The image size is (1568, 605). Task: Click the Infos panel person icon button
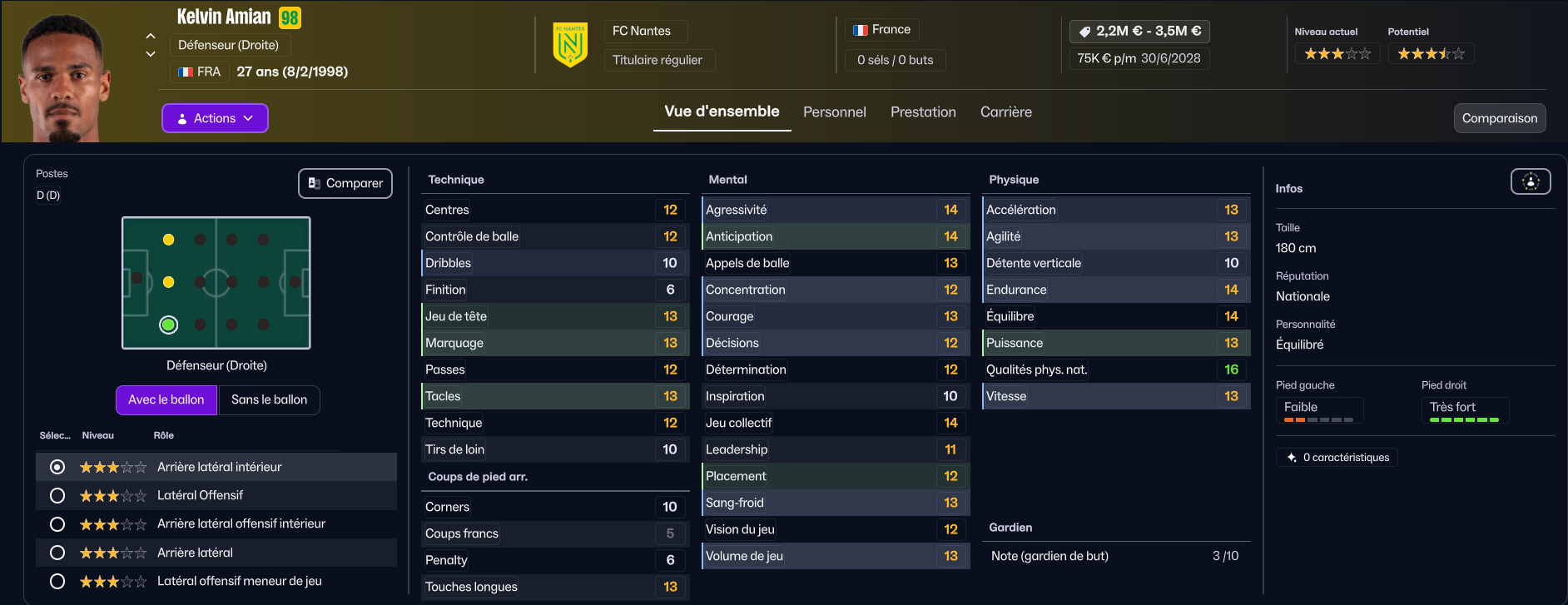coord(1531,181)
